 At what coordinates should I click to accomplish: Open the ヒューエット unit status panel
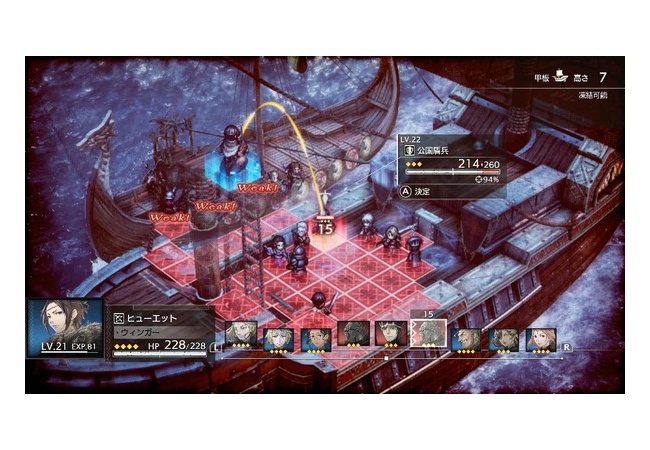tap(162, 332)
